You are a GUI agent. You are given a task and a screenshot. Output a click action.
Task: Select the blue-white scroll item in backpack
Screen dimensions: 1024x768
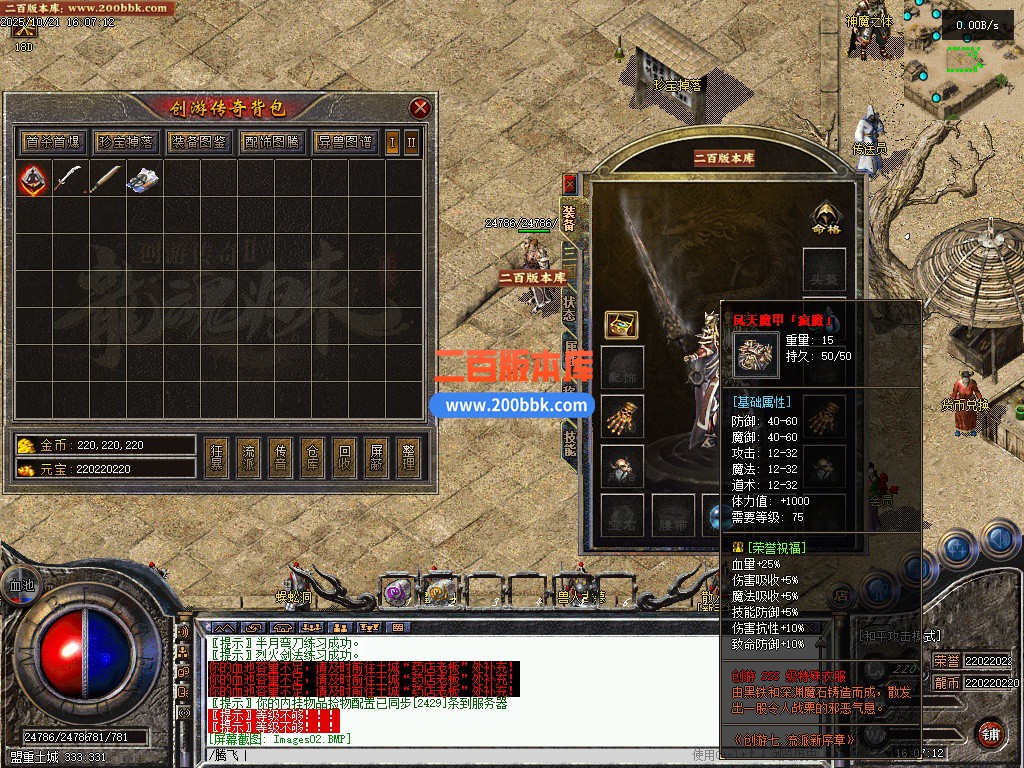pyautogui.click(x=143, y=179)
